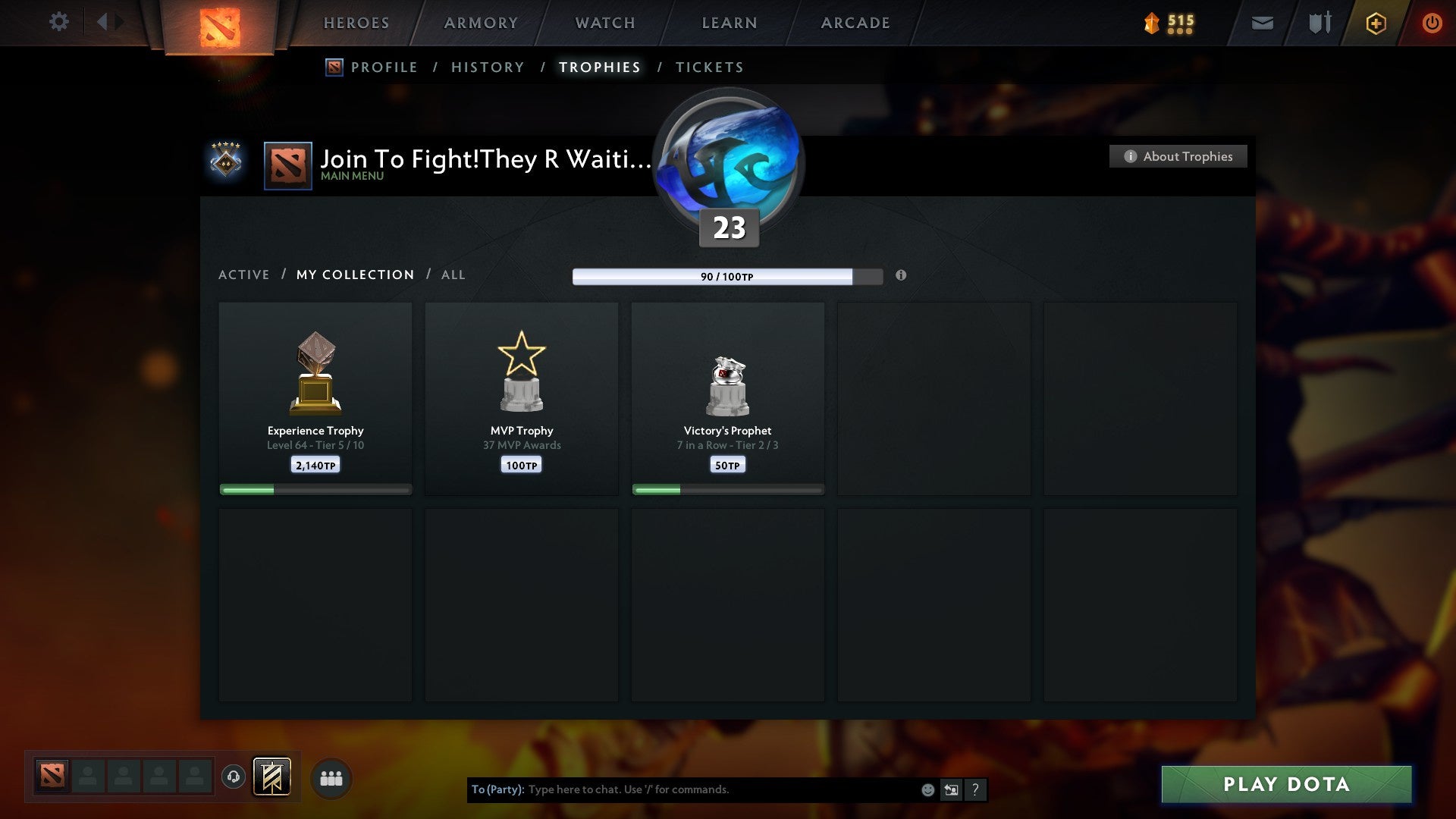Expand the trophy points info tooltip

point(901,276)
